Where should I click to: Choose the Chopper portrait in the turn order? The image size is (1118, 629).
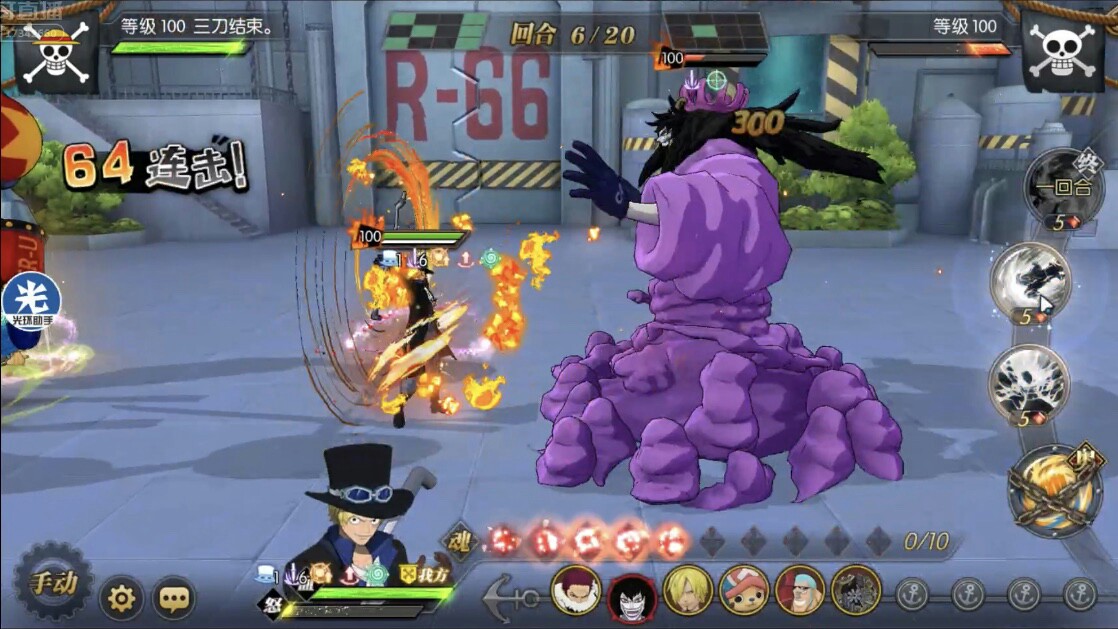point(744,592)
